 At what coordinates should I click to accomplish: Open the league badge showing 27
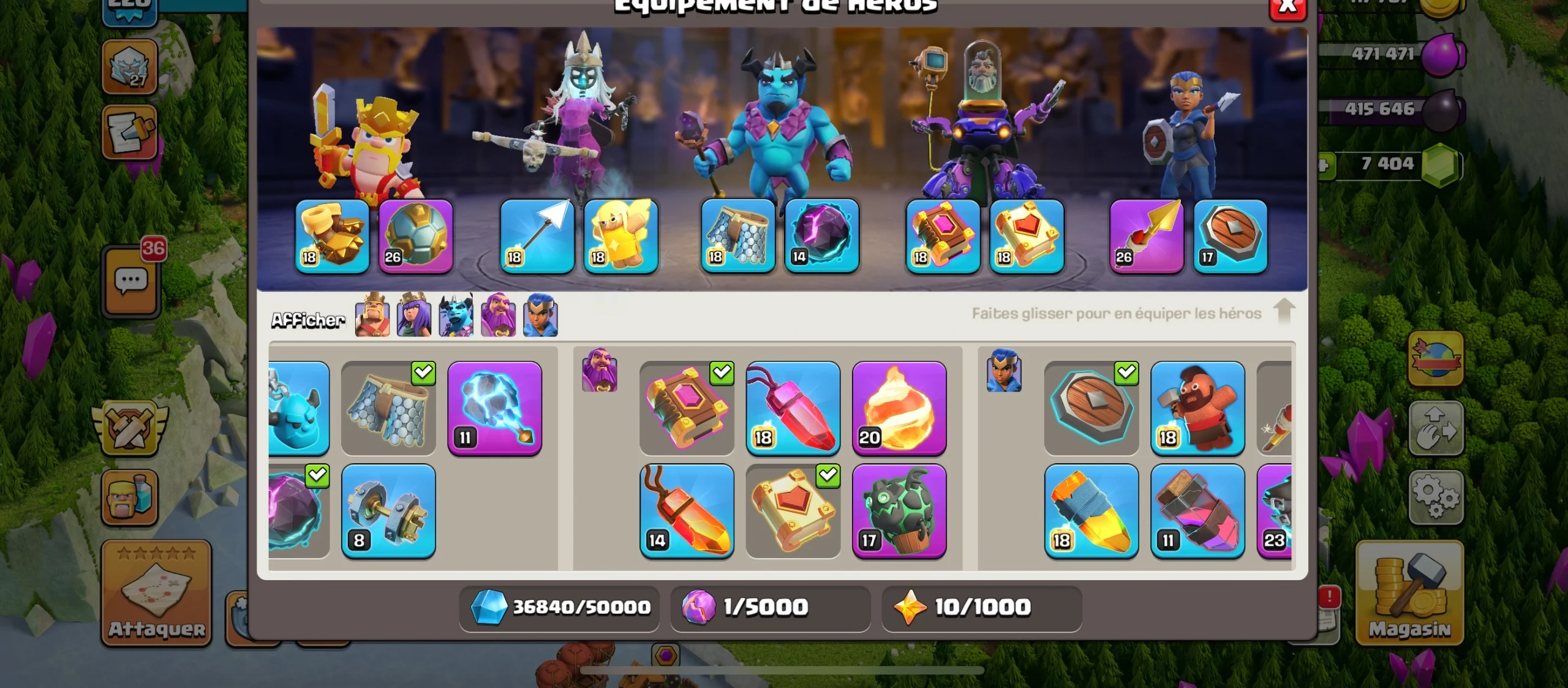tap(130, 67)
